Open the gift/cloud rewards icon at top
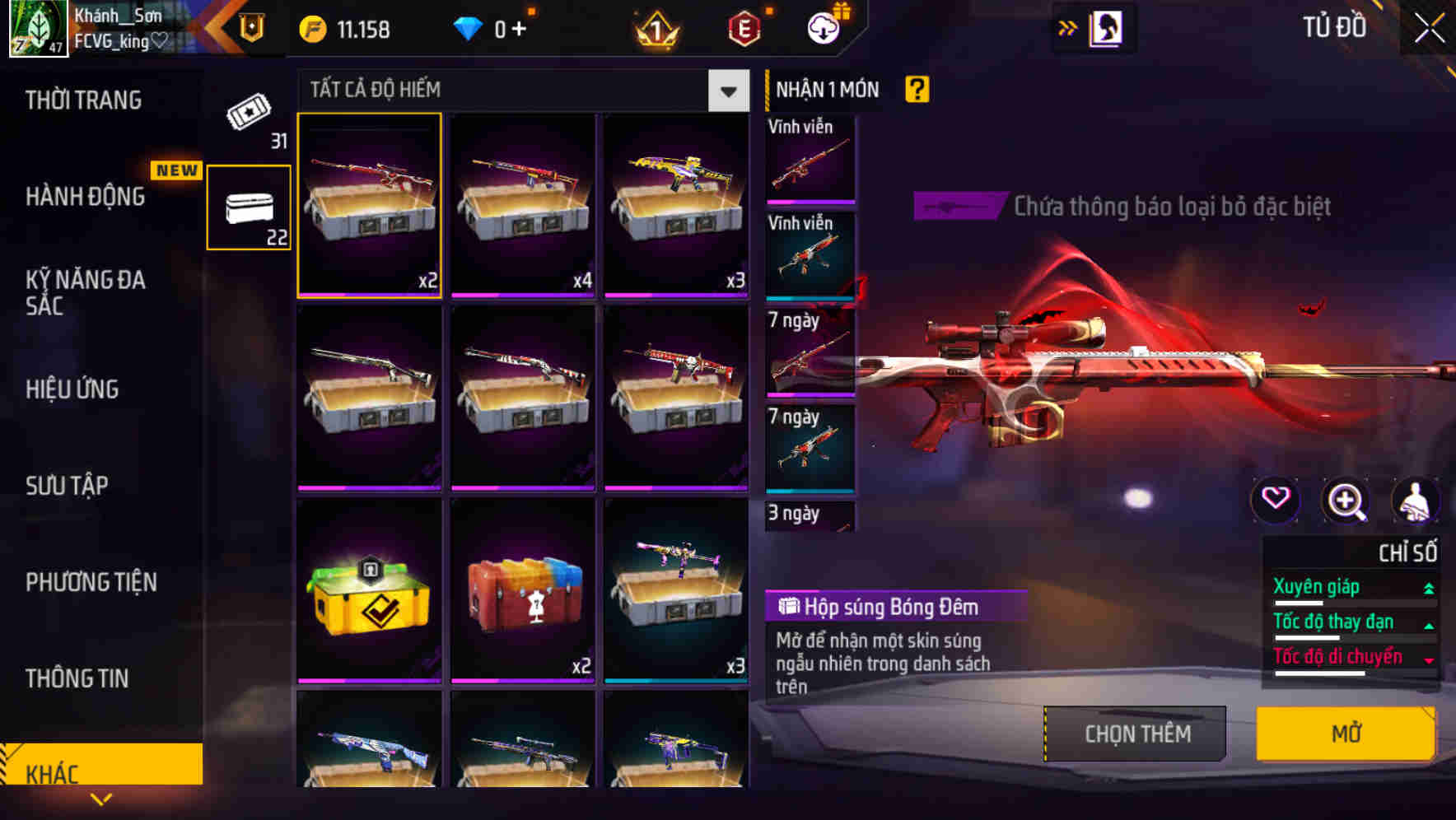1456x820 pixels. click(x=822, y=27)
